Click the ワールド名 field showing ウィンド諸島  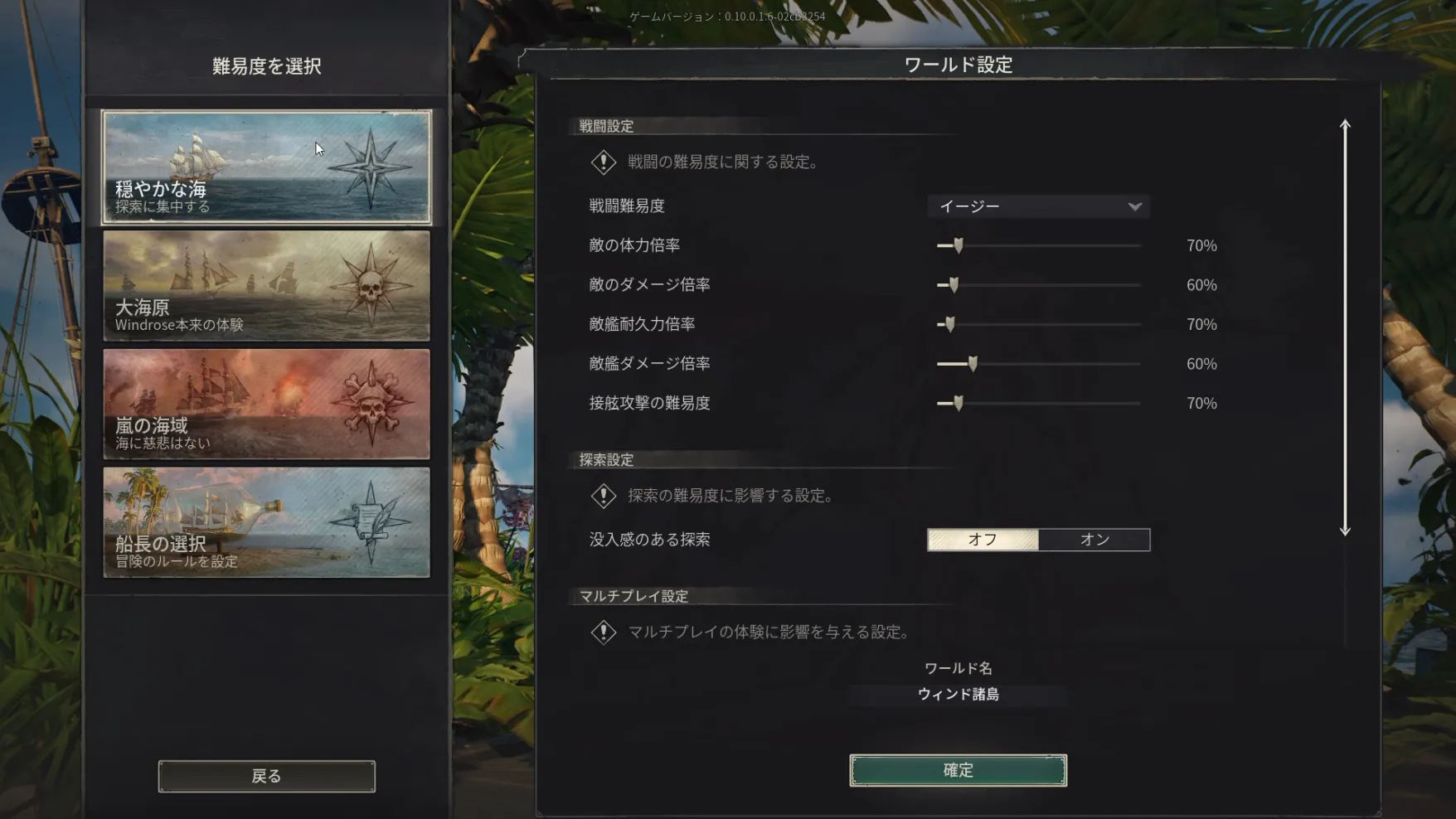[x=958, y=695]
